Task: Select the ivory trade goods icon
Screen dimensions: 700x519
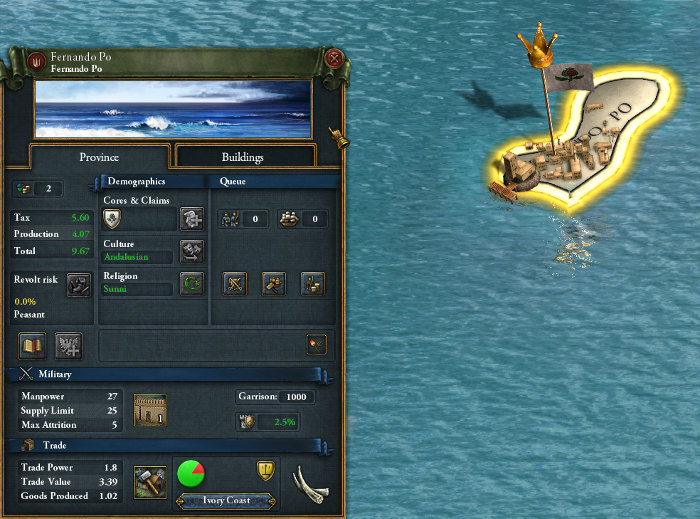Action: [310, 482]
